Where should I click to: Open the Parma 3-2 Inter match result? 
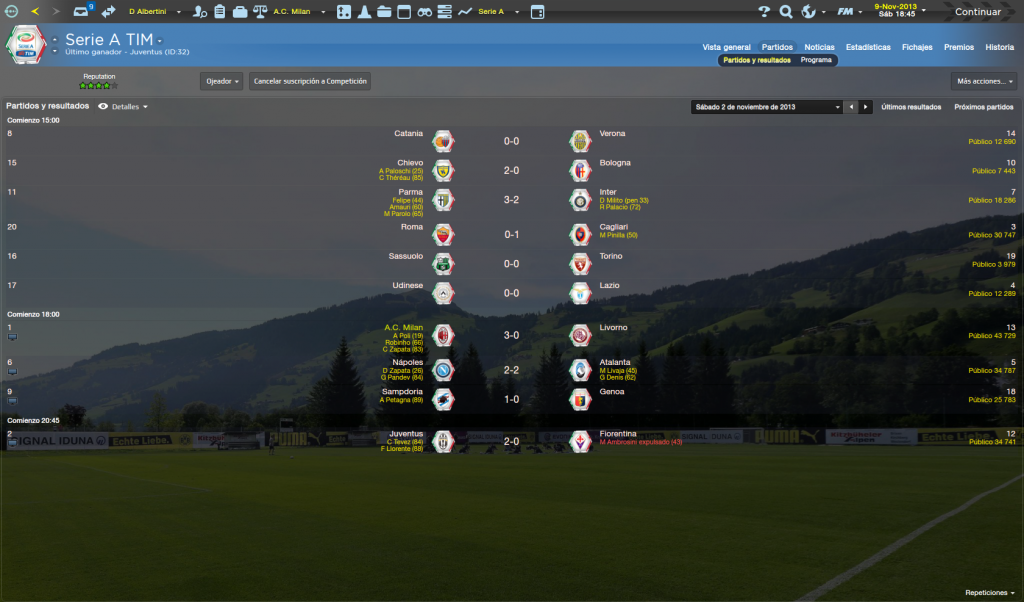[x=510, y=200]
